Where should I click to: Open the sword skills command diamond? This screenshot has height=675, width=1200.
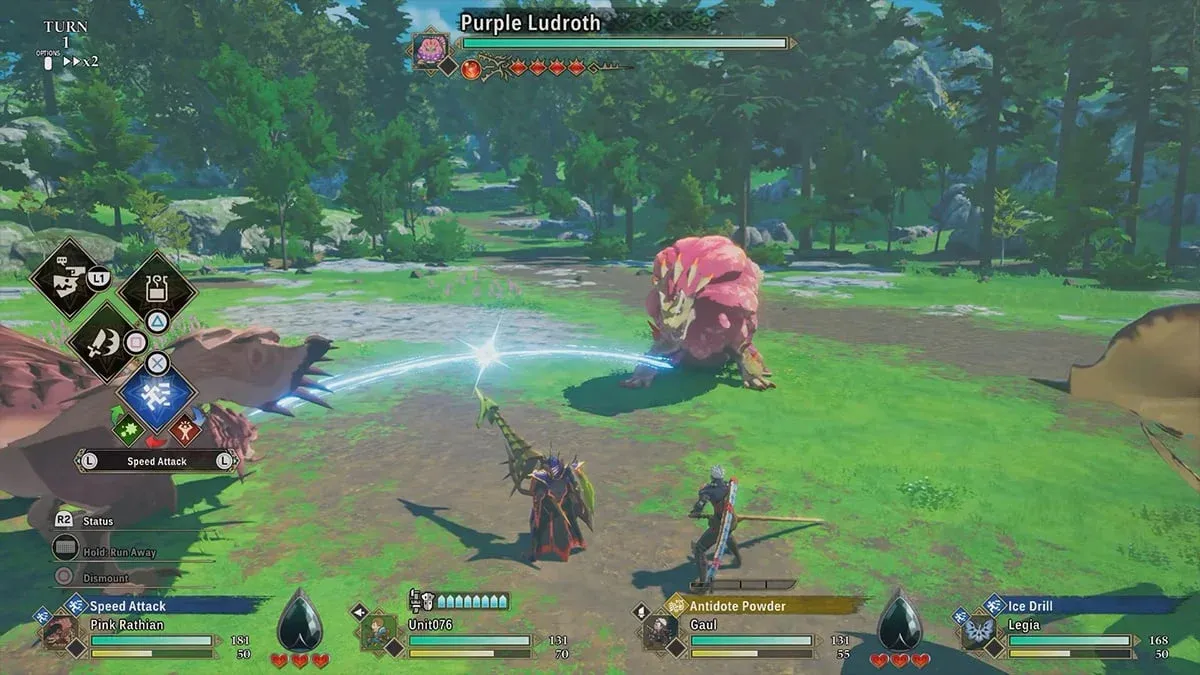[106, 343]
